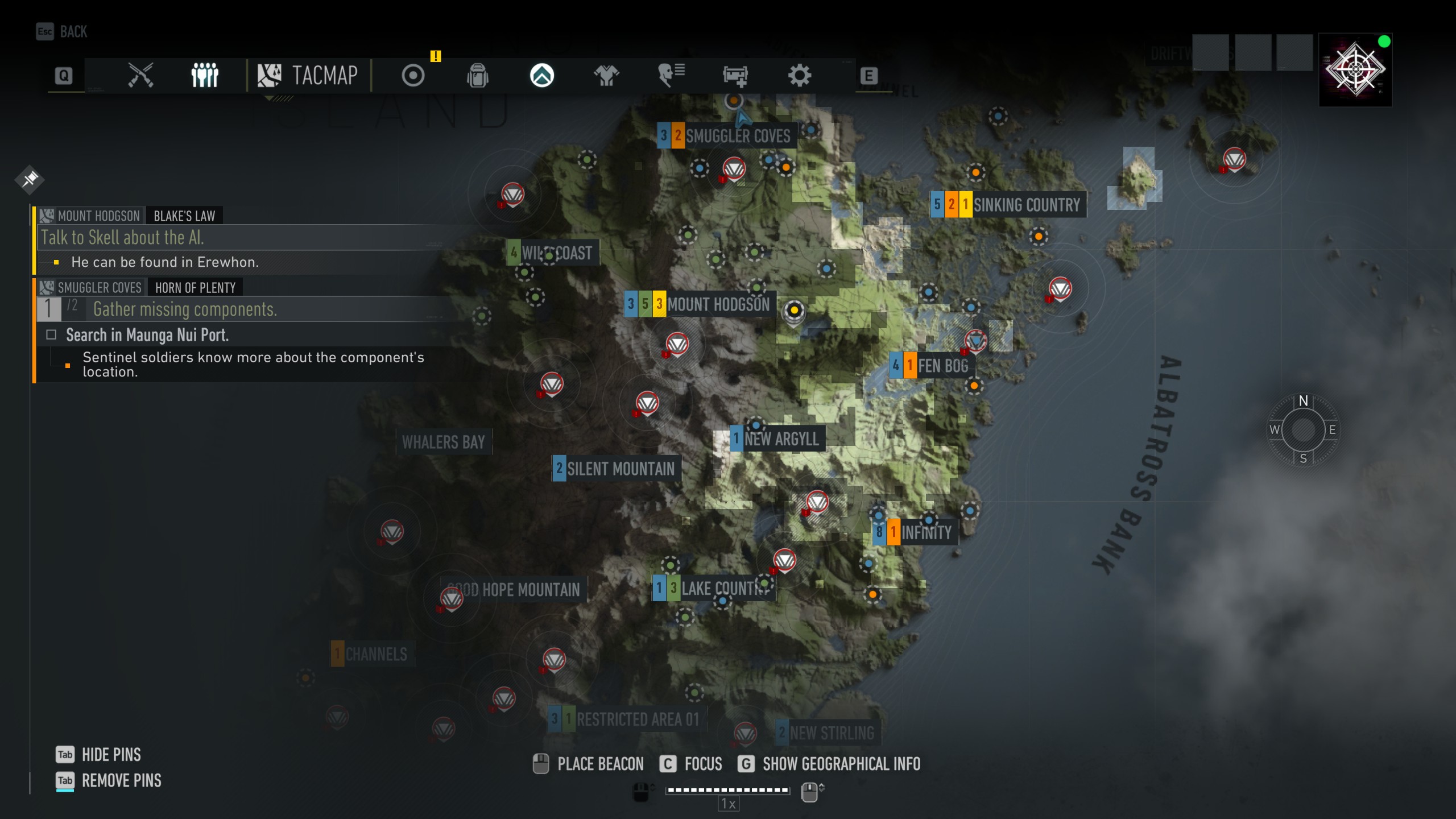Open the Apparel shirt icon
This screenshot has width=1456, height=819.
tap(606, 75)
